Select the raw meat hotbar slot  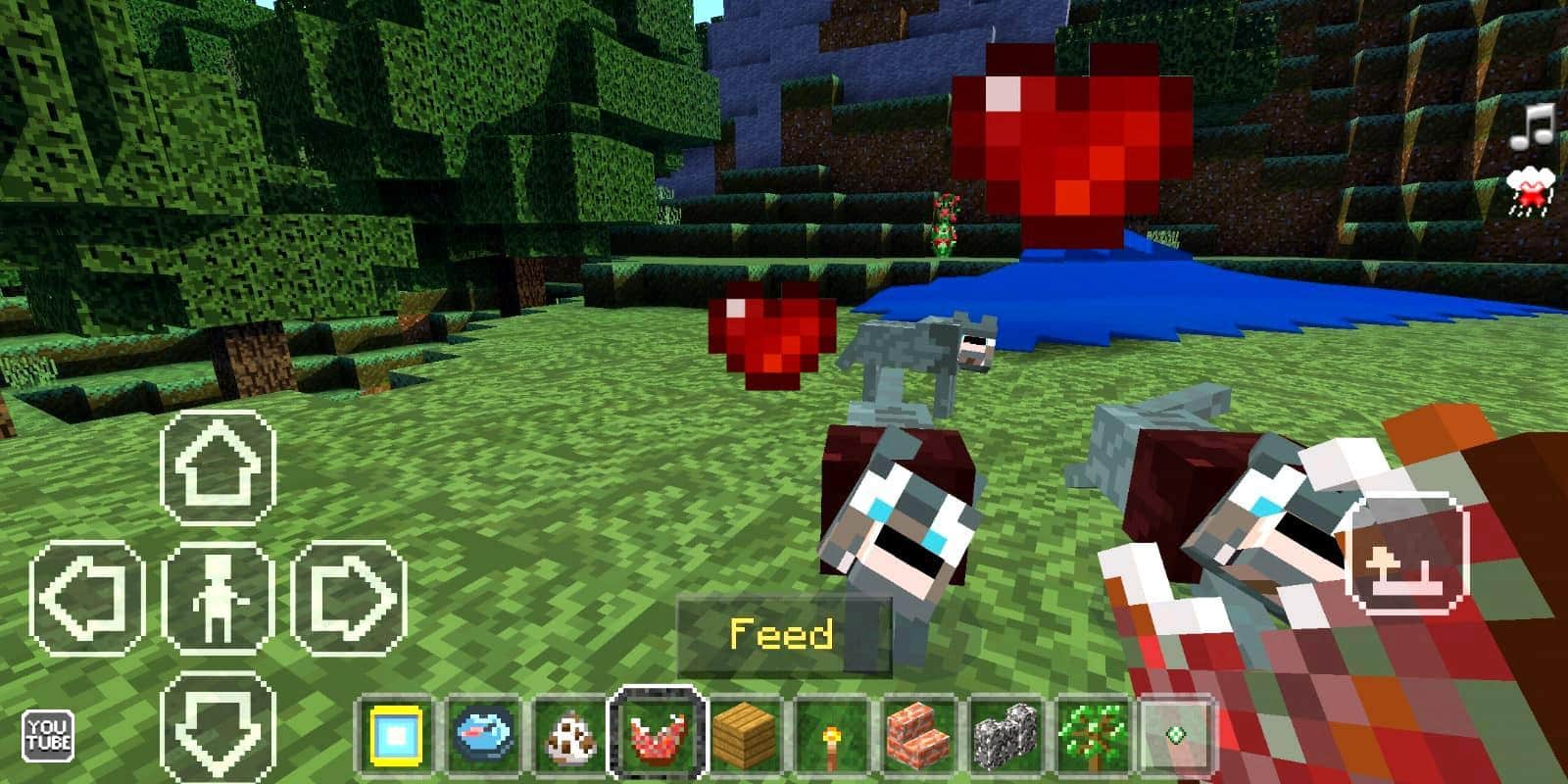[655, 735]
